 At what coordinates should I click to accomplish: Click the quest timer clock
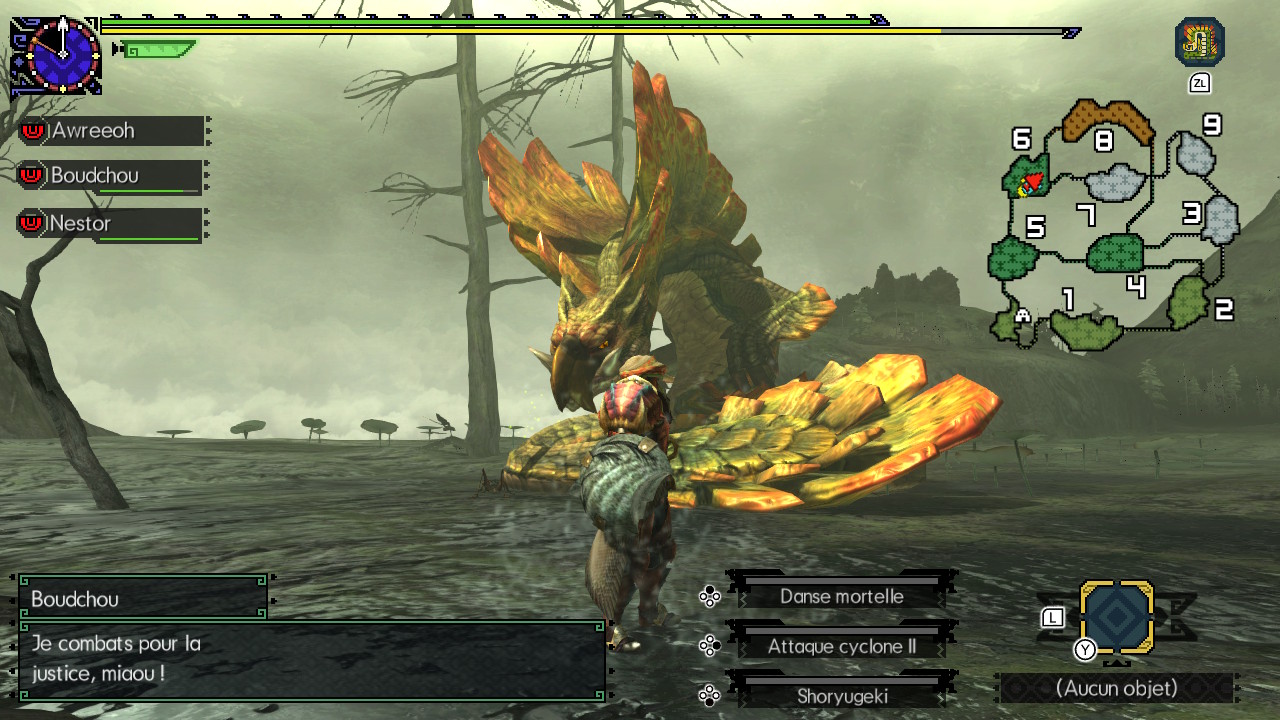[x=62, y=55]
